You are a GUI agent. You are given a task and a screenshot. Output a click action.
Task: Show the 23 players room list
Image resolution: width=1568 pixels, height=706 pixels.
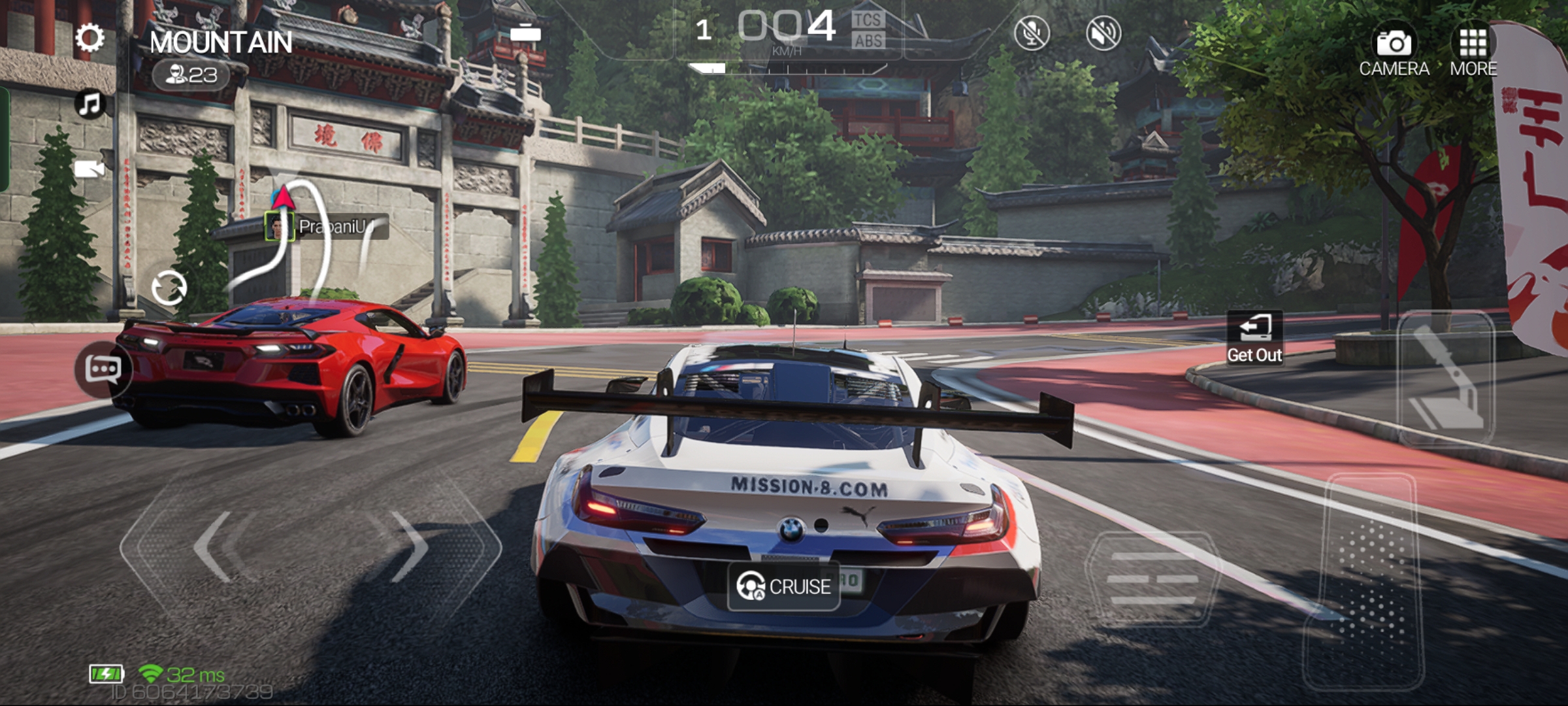(191, 76)
